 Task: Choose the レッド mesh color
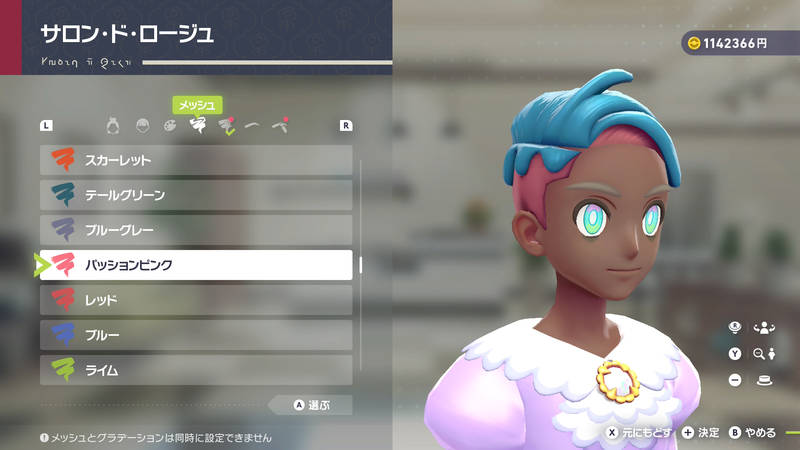click(x=196, y=300)
